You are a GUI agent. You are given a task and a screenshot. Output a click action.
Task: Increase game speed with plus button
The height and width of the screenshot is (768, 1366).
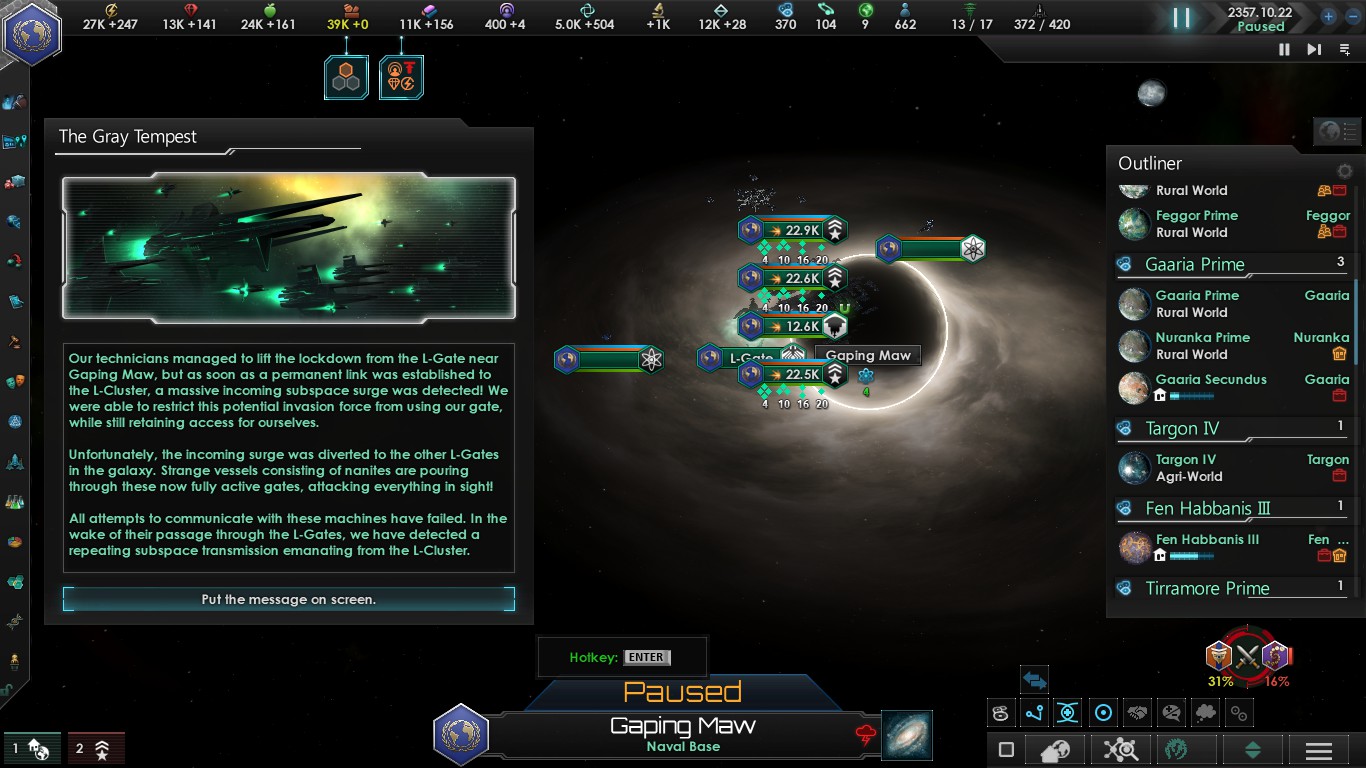pyautogui.click(x=1328, y=16)
